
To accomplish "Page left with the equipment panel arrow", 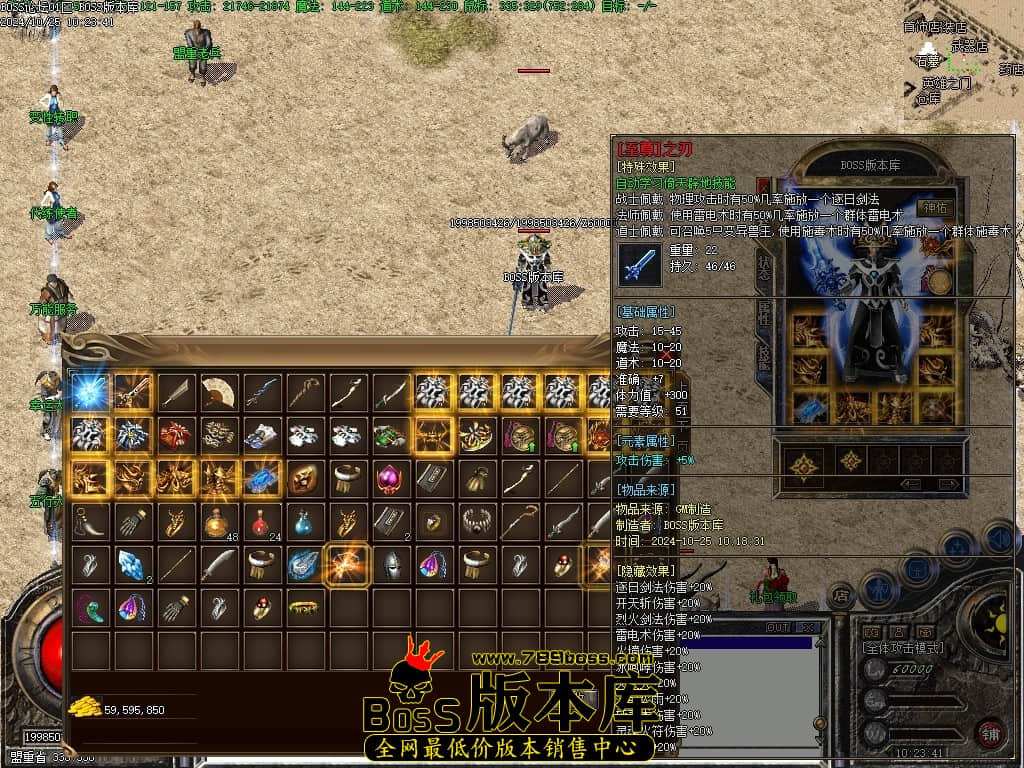I will [911, 484].
